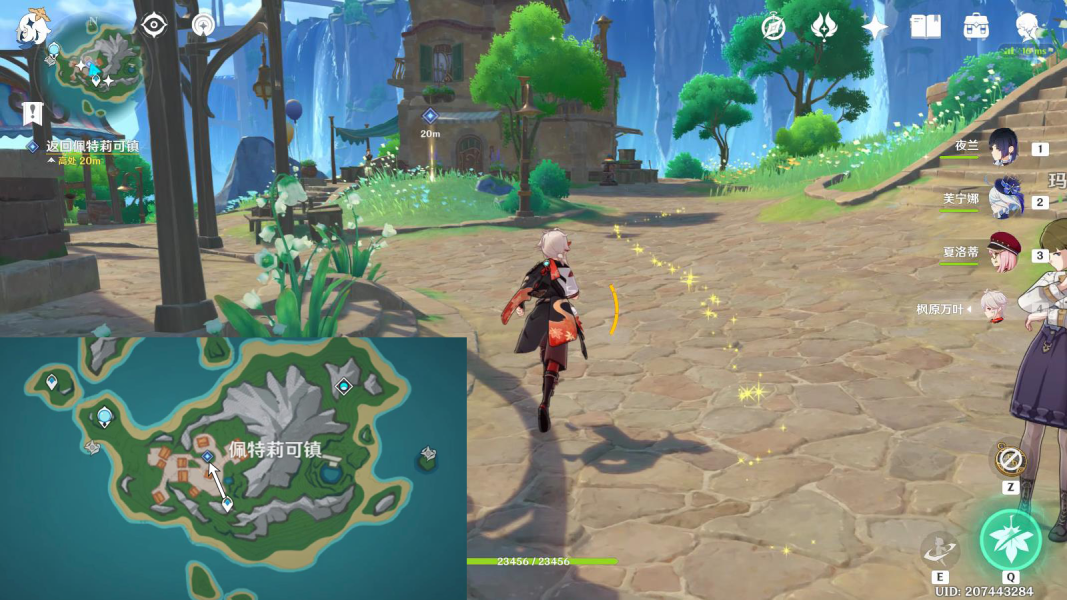Open the adventurer handbook book icon
The width and height of the screenshot is (1067, 600).
pyautogui.click(x=925, y=27)
